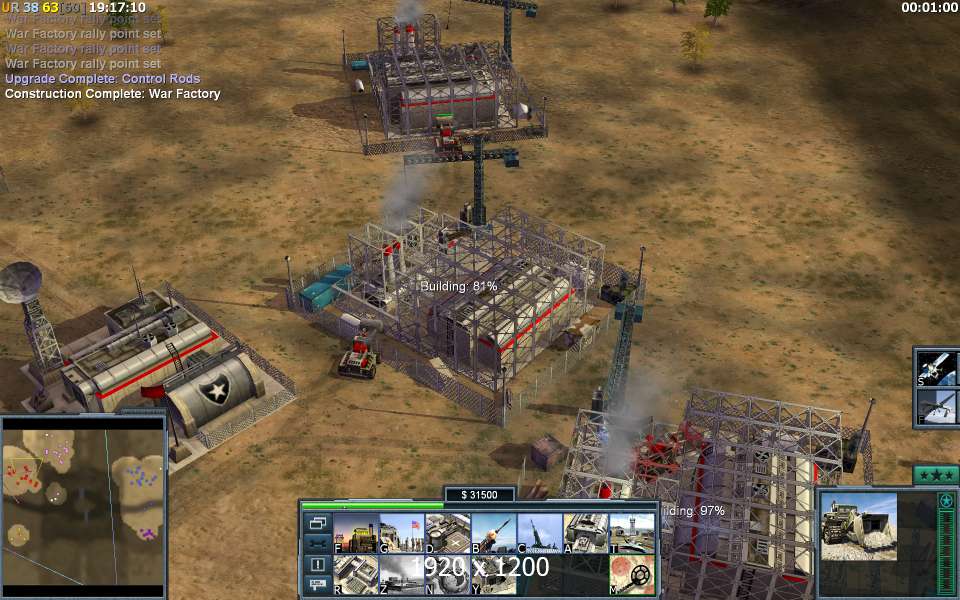The height and width of the screenshot is (600, 960).
Task: Activate the satellite power shortcut
Action: coord(937,368)
